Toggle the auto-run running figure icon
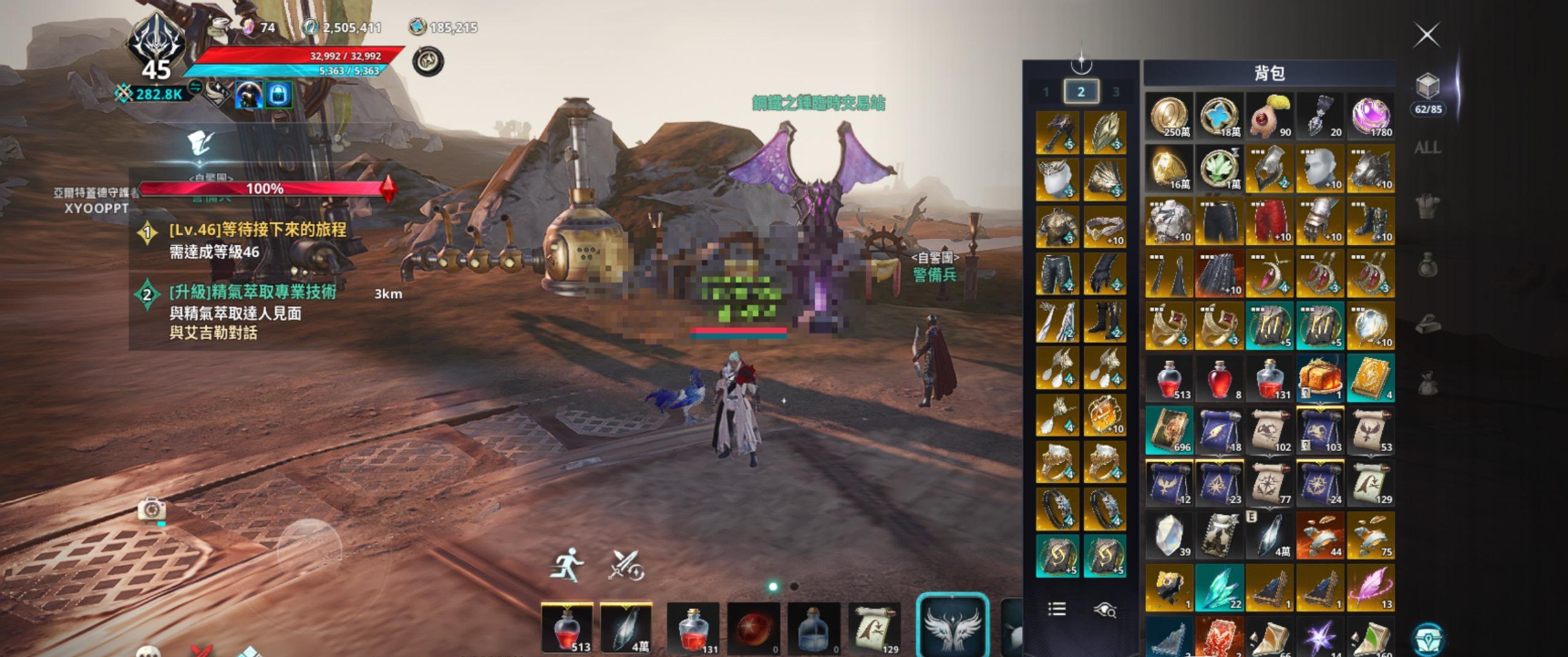The height and width of the screenshot is (657, 1568). tap(567, 565)
